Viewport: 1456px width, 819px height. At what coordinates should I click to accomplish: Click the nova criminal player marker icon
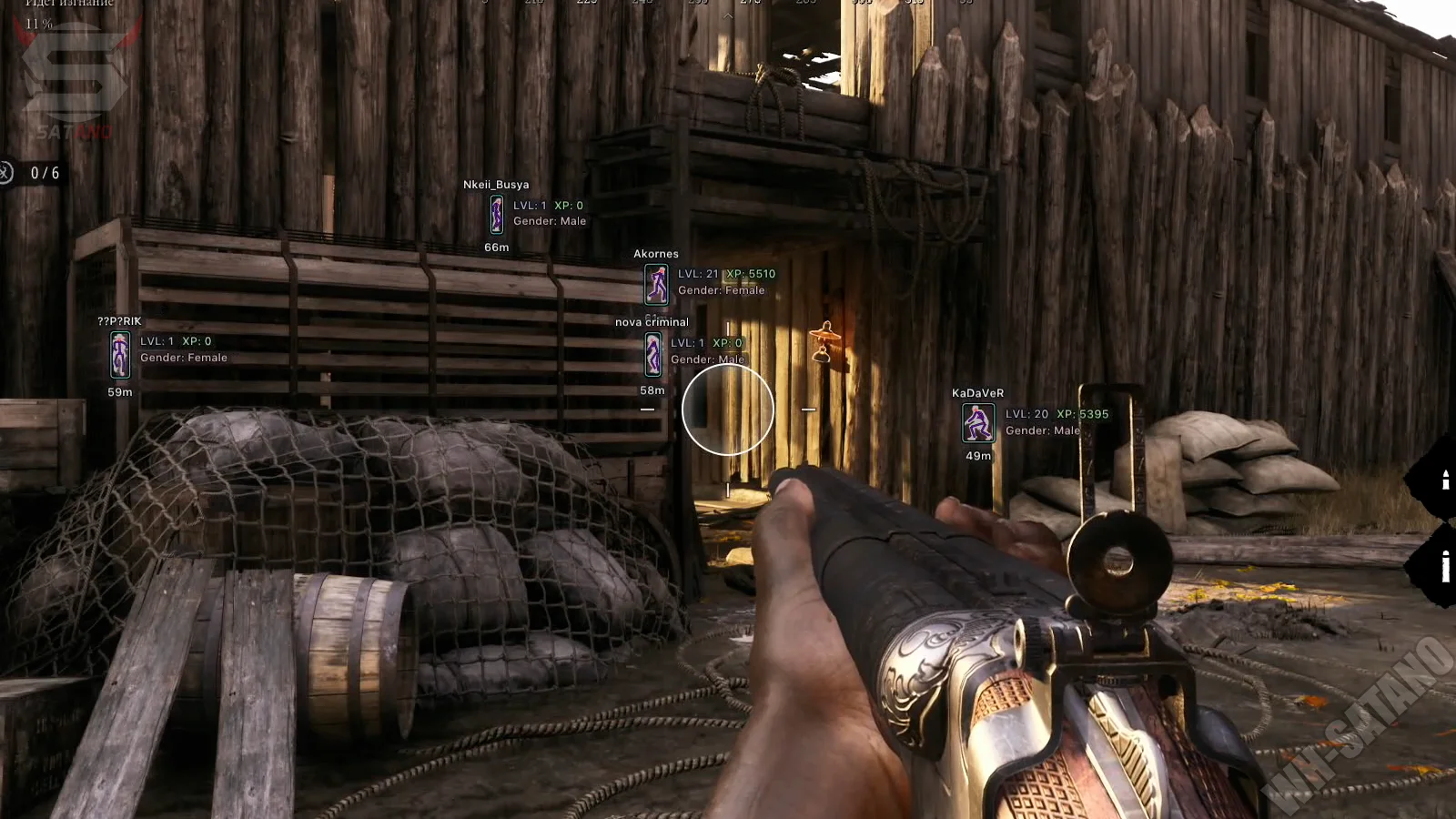(x=653, y=354)
